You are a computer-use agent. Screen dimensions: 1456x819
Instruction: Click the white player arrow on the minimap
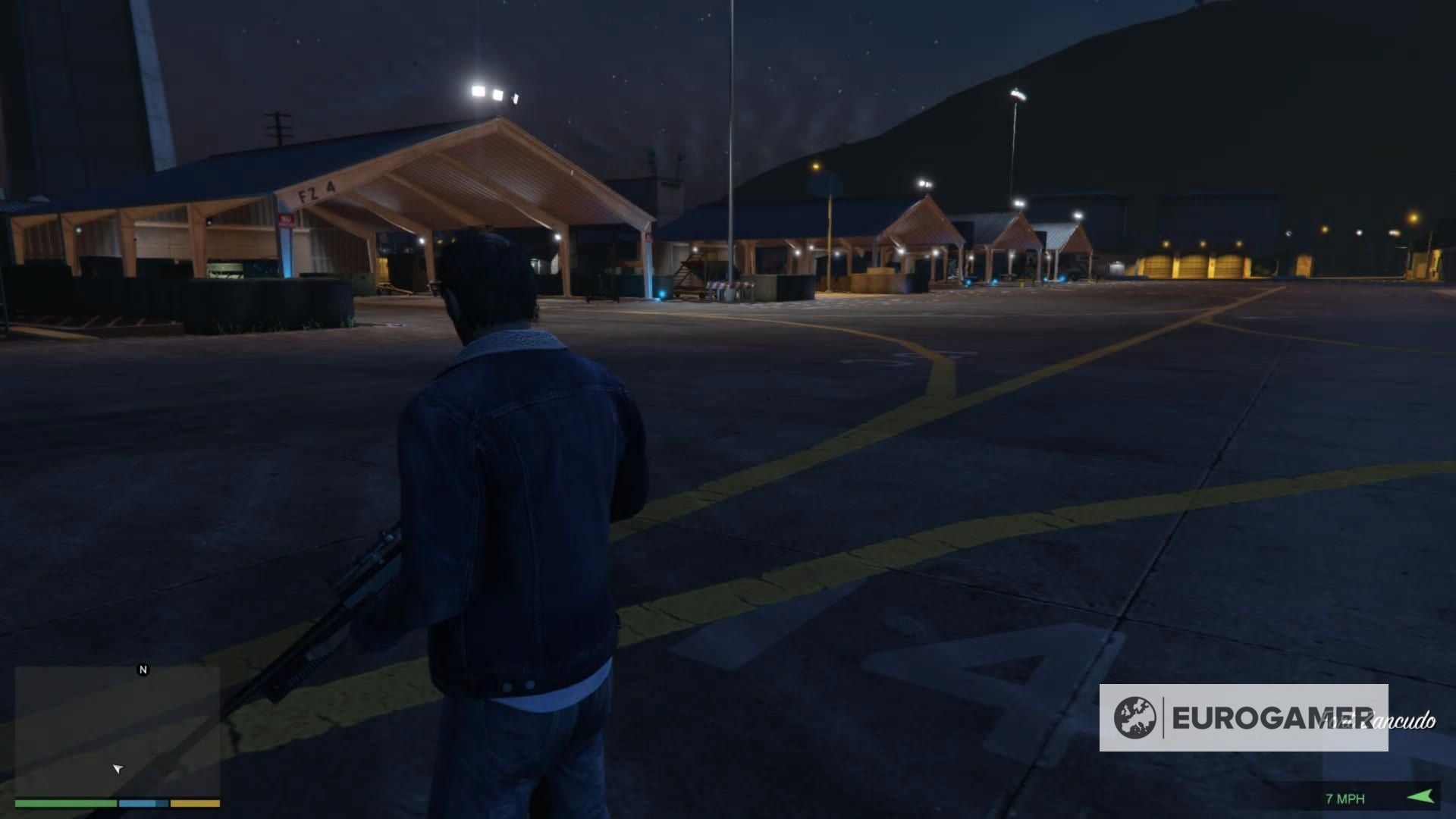118,768
